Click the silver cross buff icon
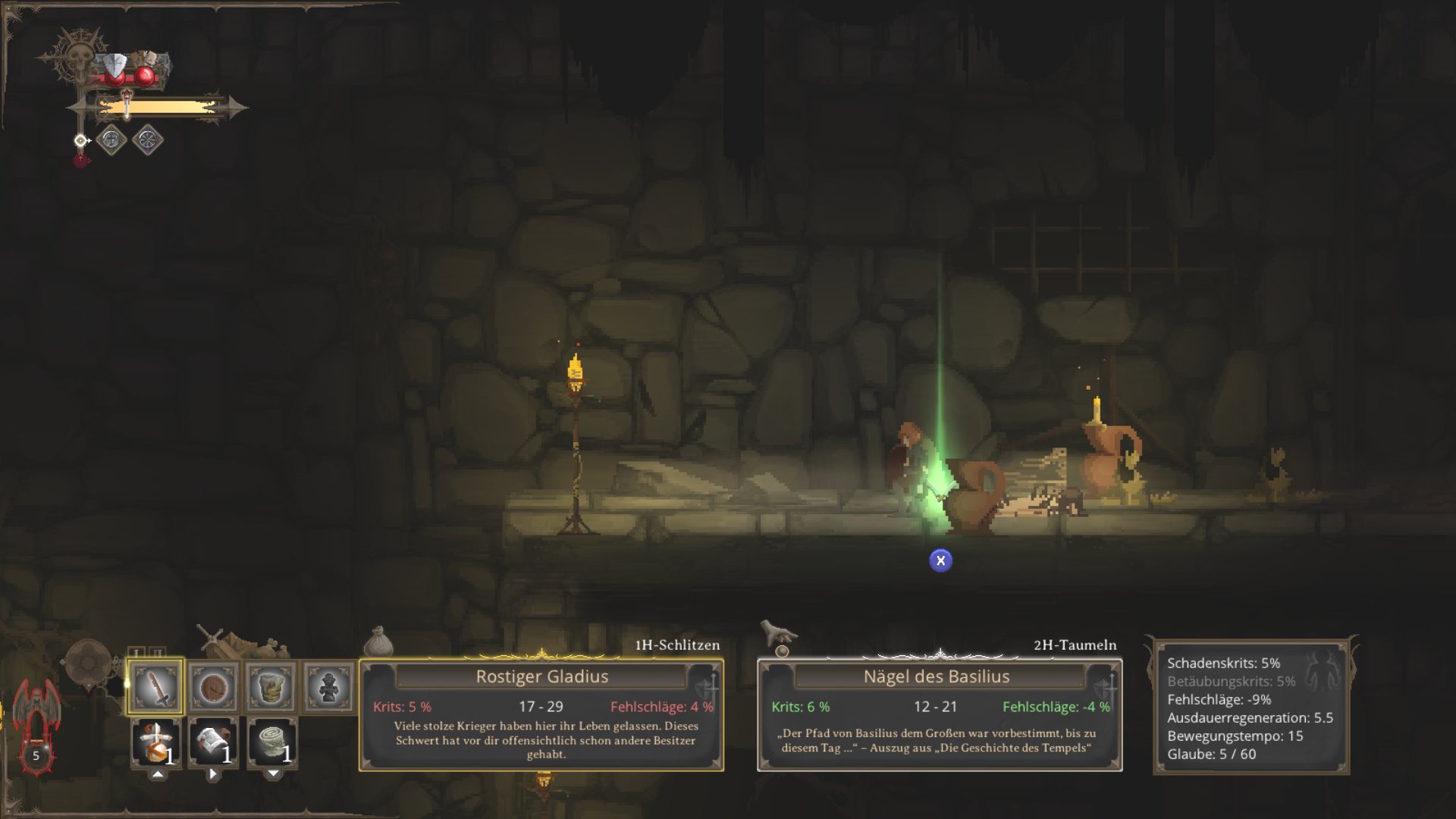 [111, 140]
